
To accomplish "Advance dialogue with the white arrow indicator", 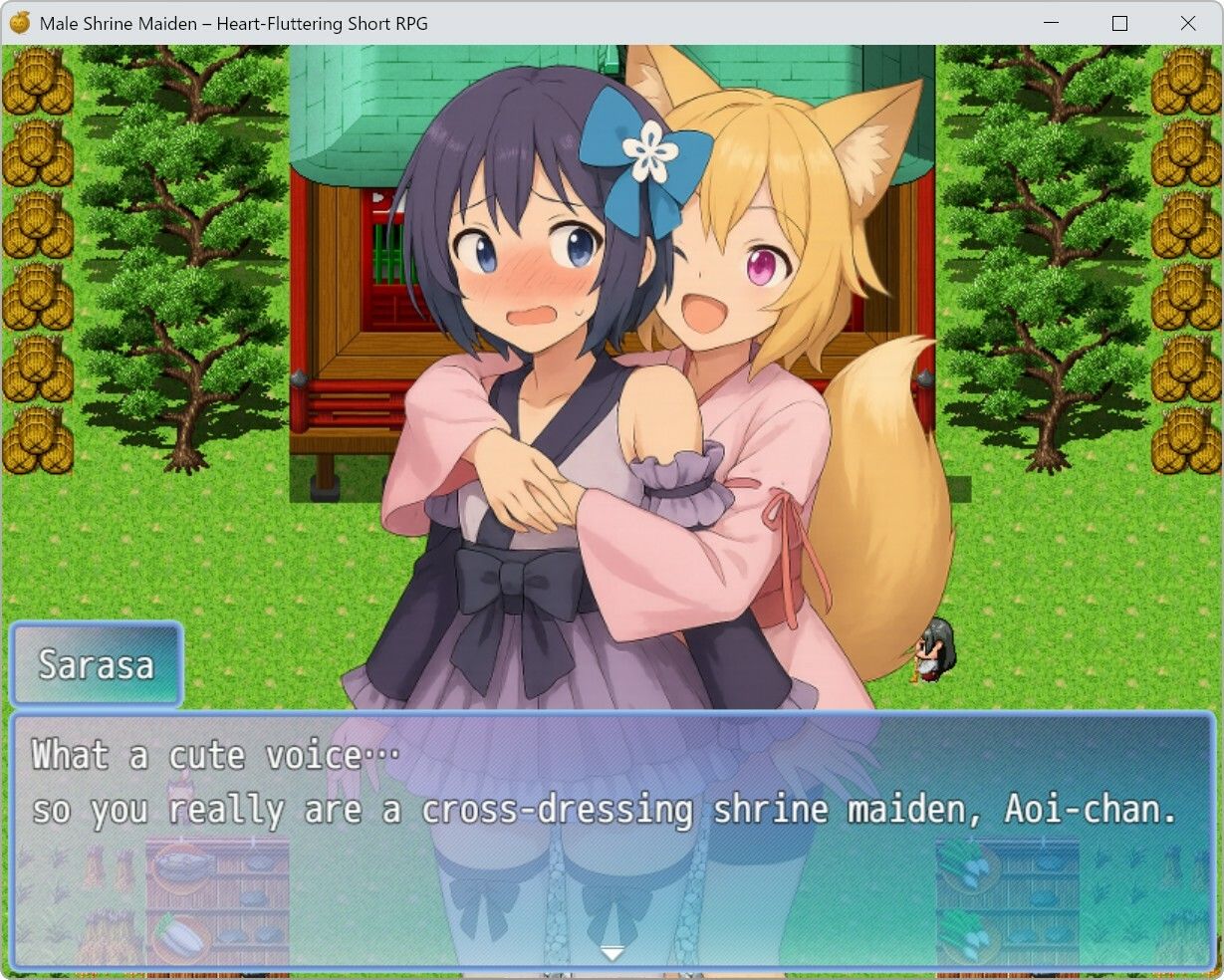I will coord(612,953).
